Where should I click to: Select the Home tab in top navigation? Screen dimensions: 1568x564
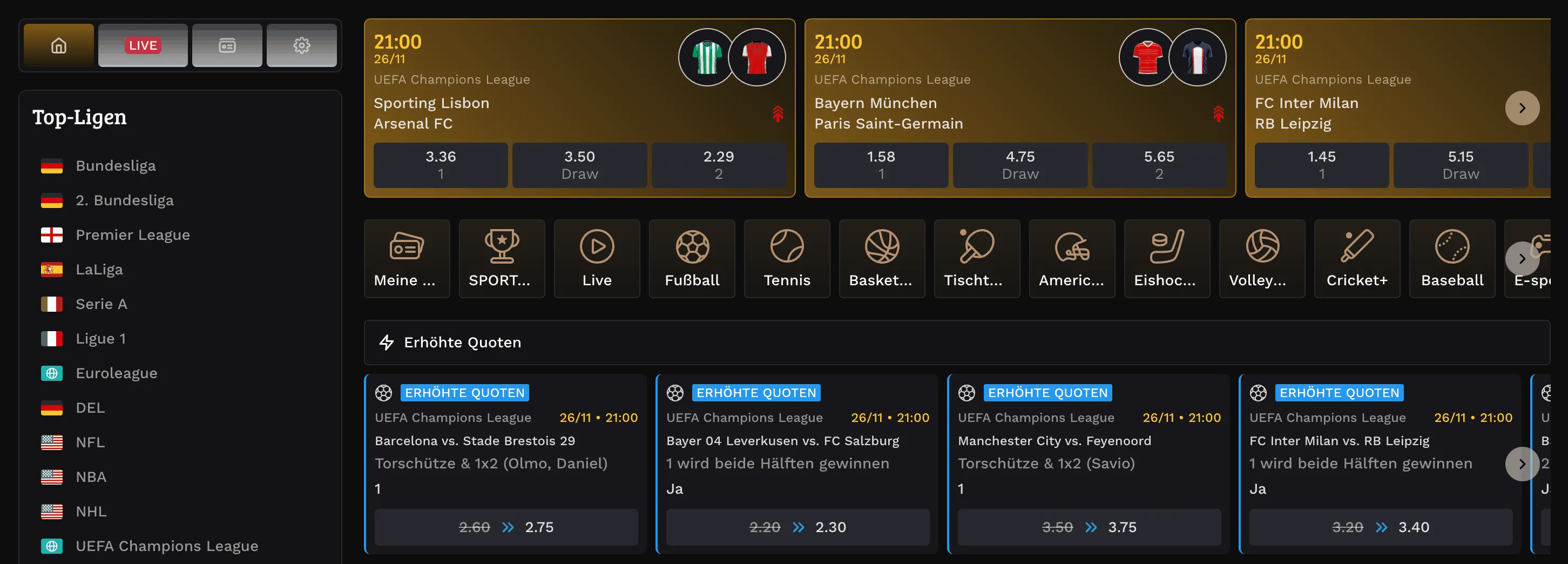click(58, 45)
